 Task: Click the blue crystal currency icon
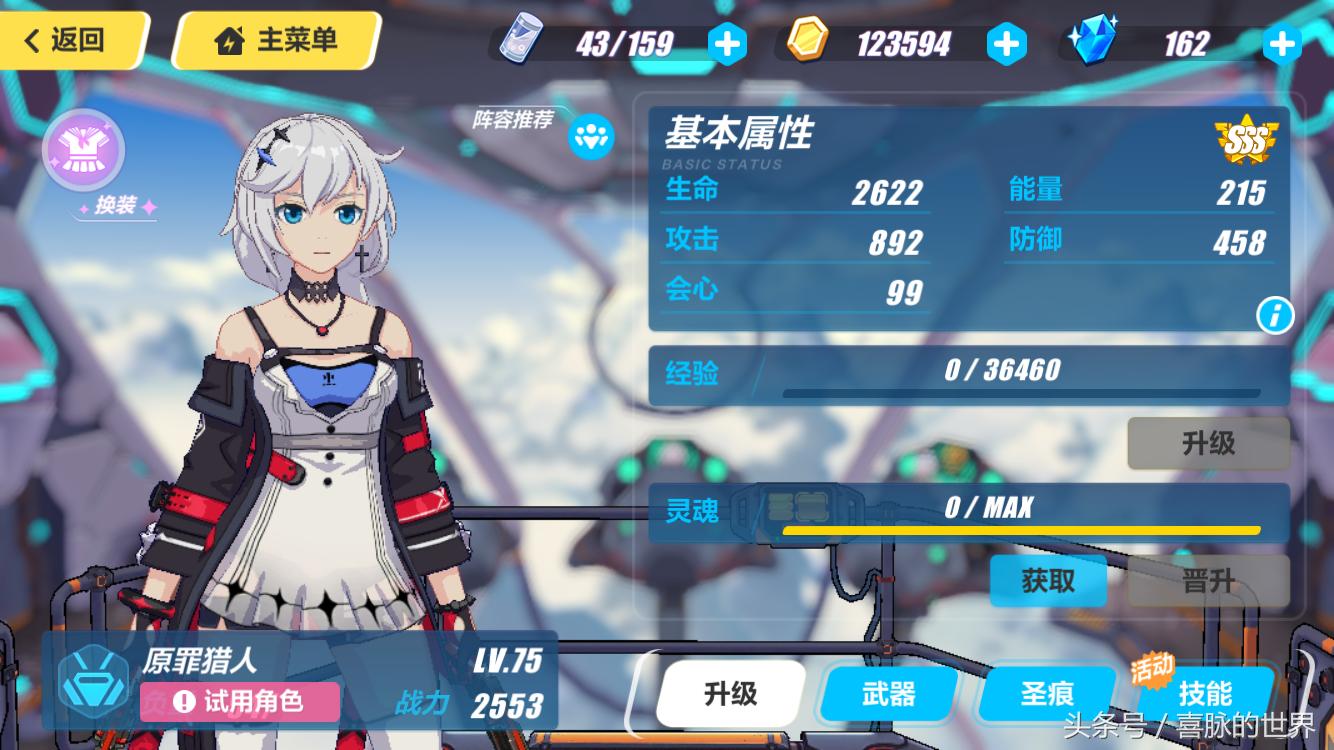click(x=1092, y=42)
